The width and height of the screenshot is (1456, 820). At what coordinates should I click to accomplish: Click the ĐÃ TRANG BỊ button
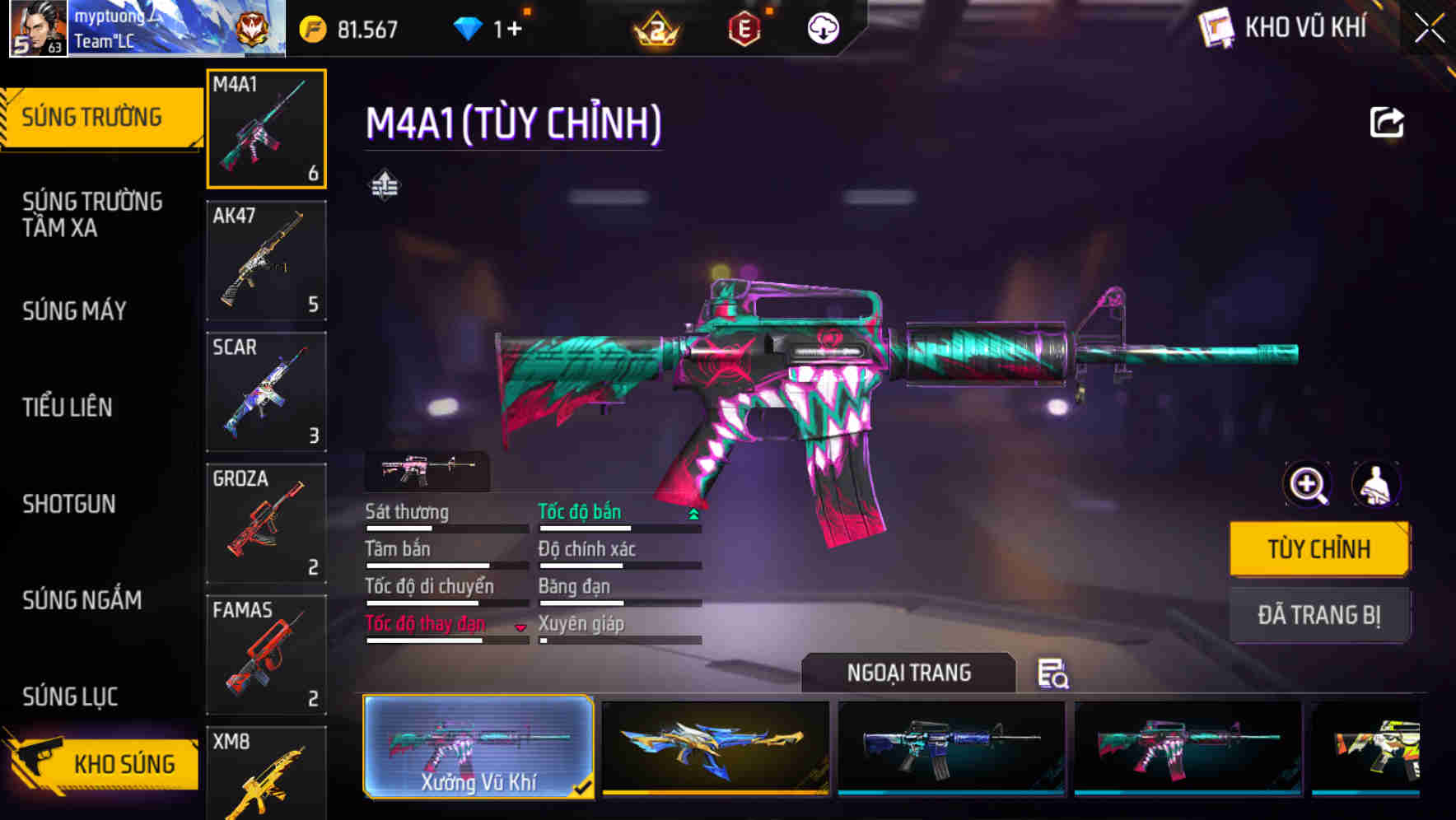[x=1319, y=615]
